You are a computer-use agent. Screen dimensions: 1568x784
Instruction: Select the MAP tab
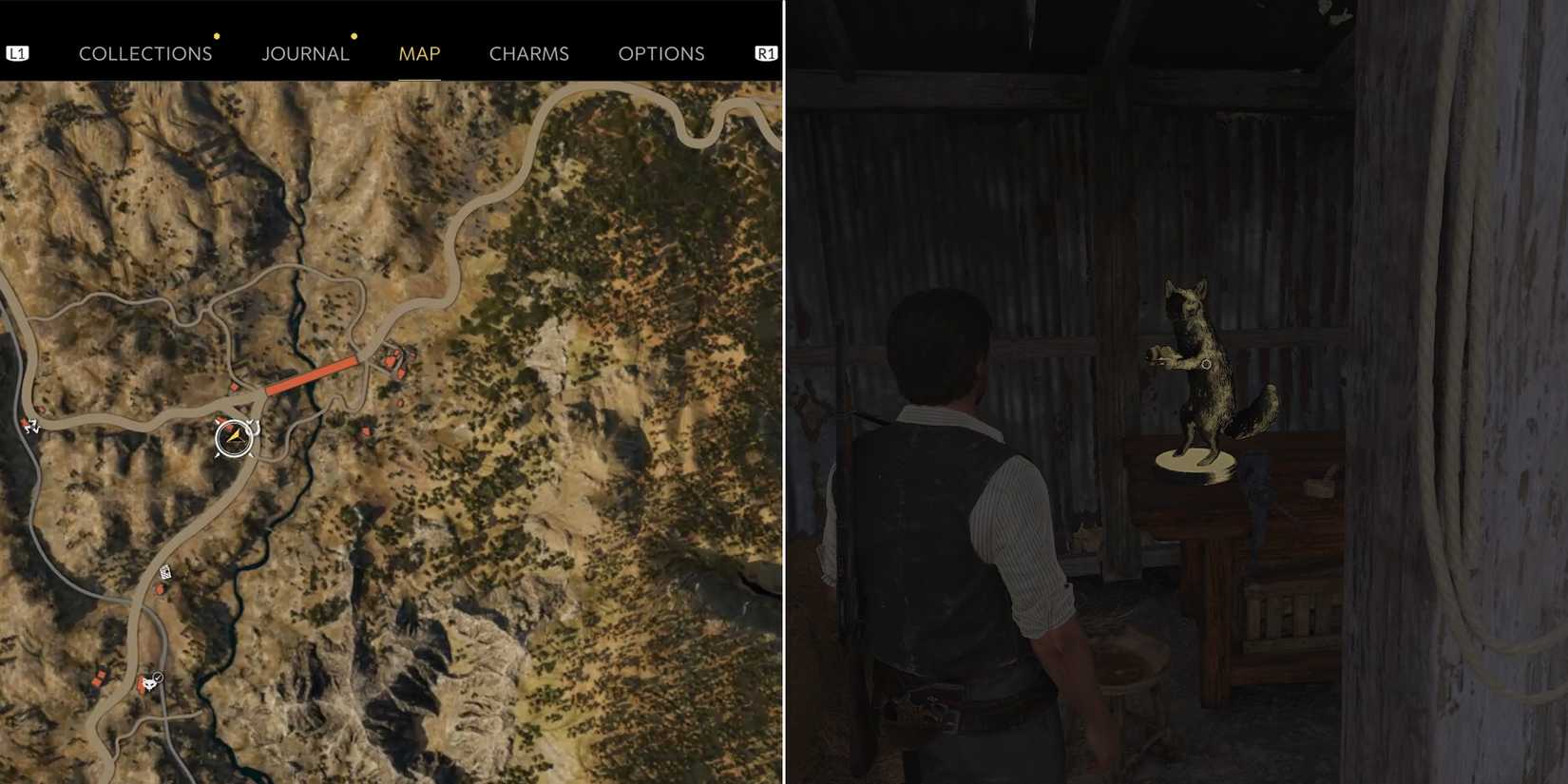418,53
